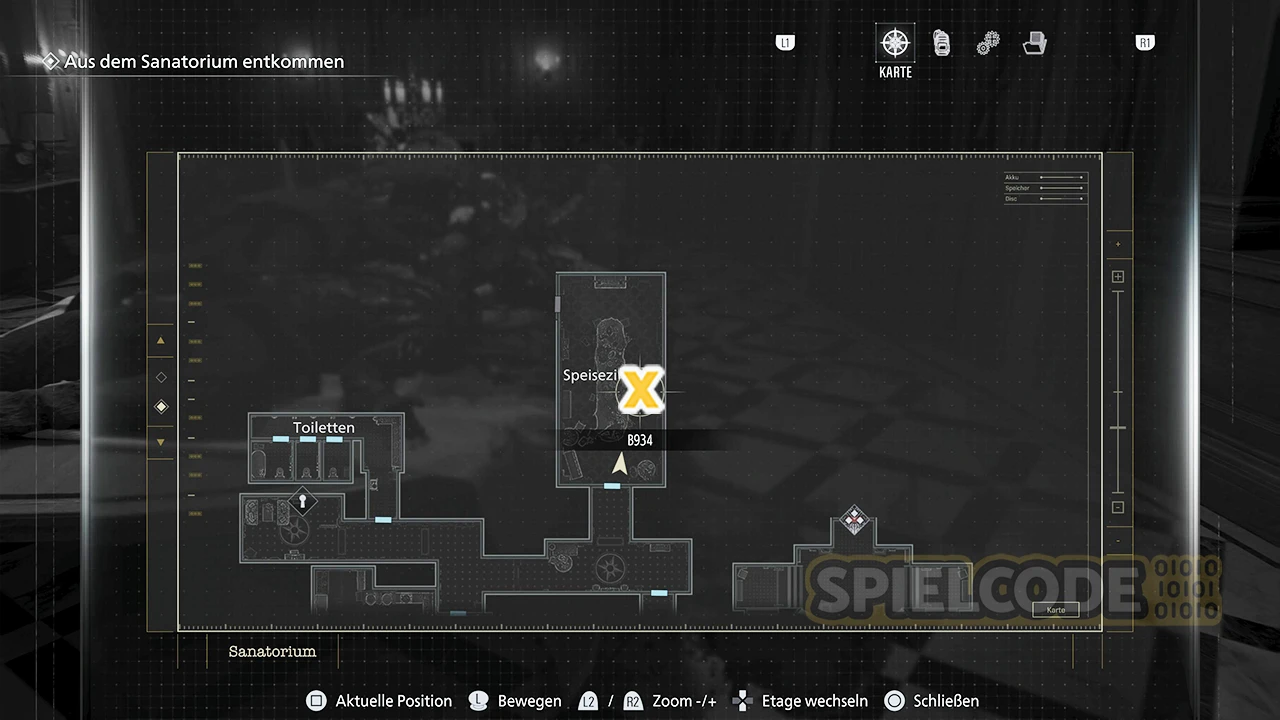Click the yellow X marker on map

click(x=640, y=390)
